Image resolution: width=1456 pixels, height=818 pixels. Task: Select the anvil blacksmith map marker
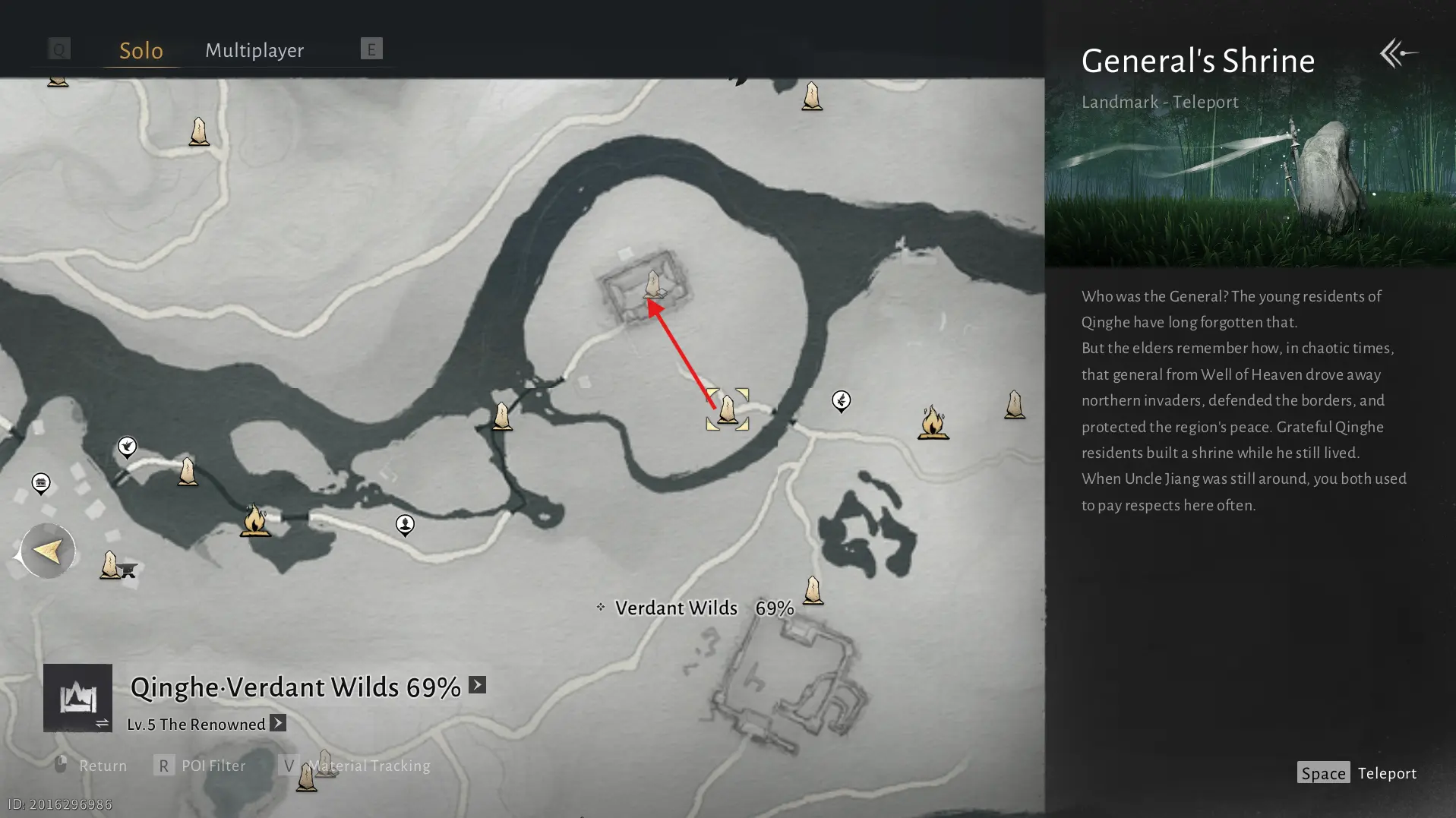[128, 570]
